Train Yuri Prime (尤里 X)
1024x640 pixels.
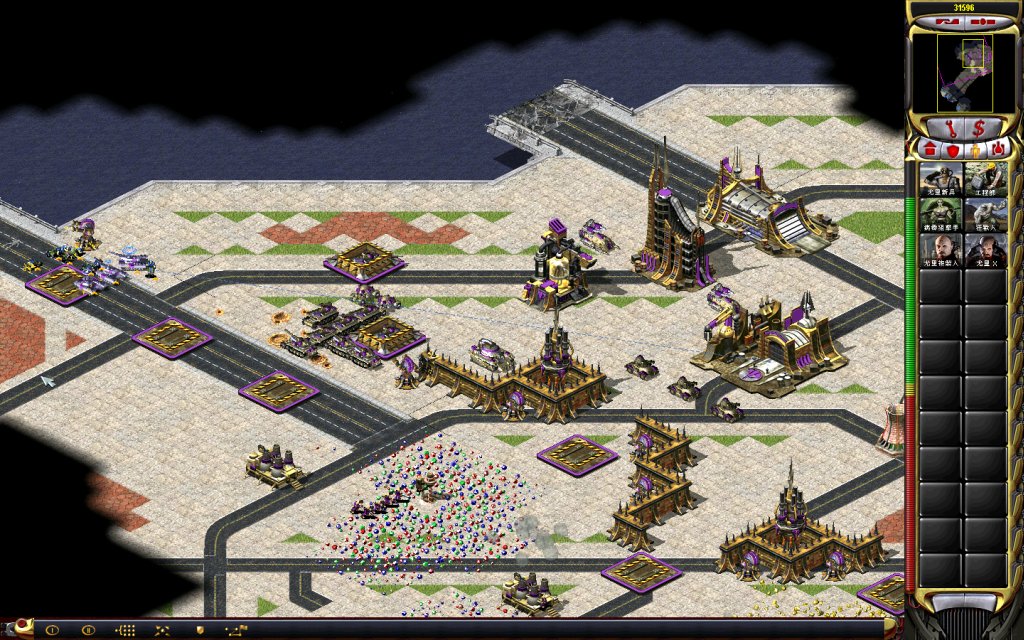point(985,251)
